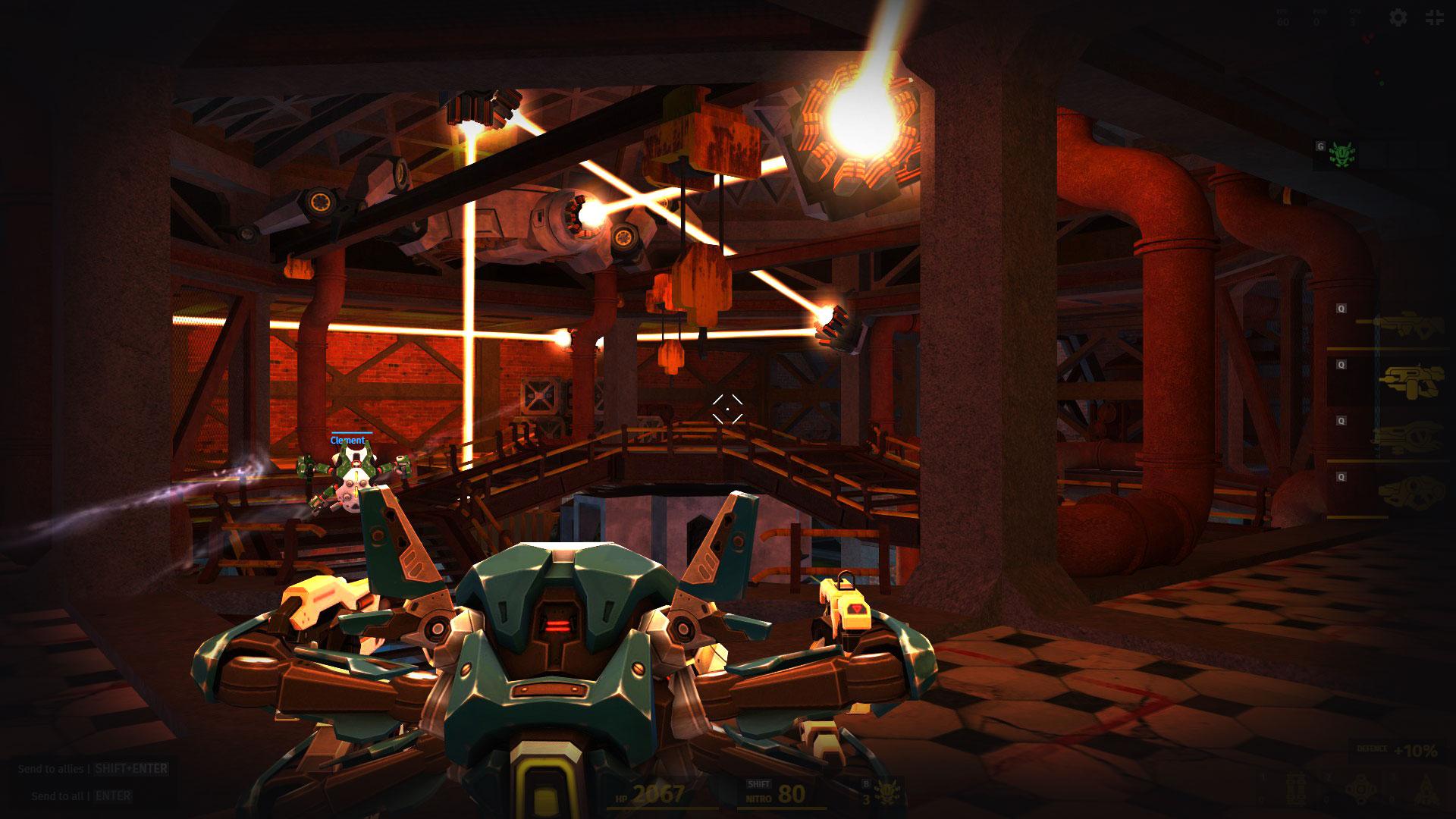Select the assault rifle in the top weapon slot
The image size is (1456, 819).
1407,326
